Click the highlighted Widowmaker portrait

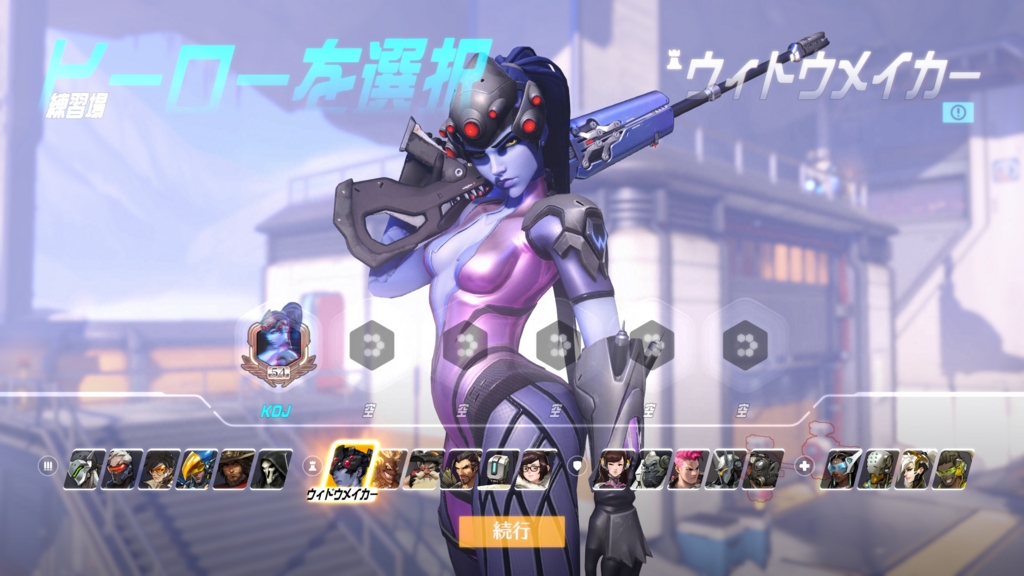tap(352, 465)
